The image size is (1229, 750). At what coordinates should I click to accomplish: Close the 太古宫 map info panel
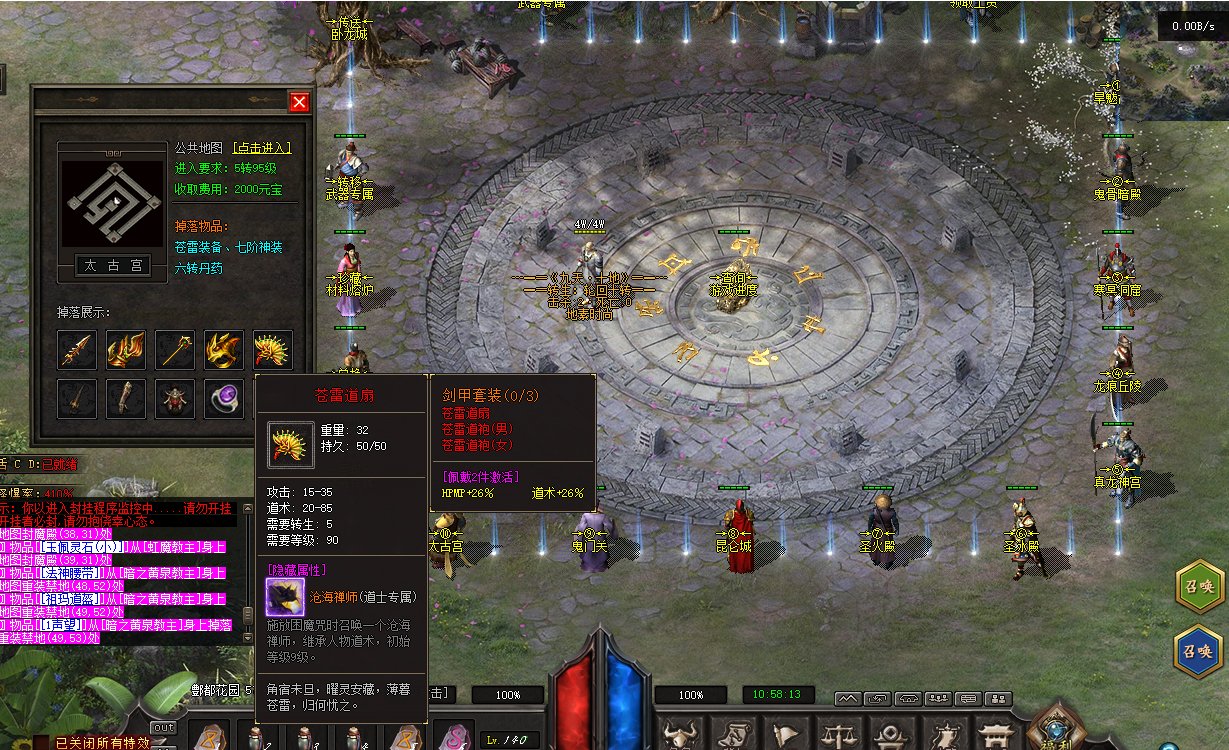[x=299, y=102]
